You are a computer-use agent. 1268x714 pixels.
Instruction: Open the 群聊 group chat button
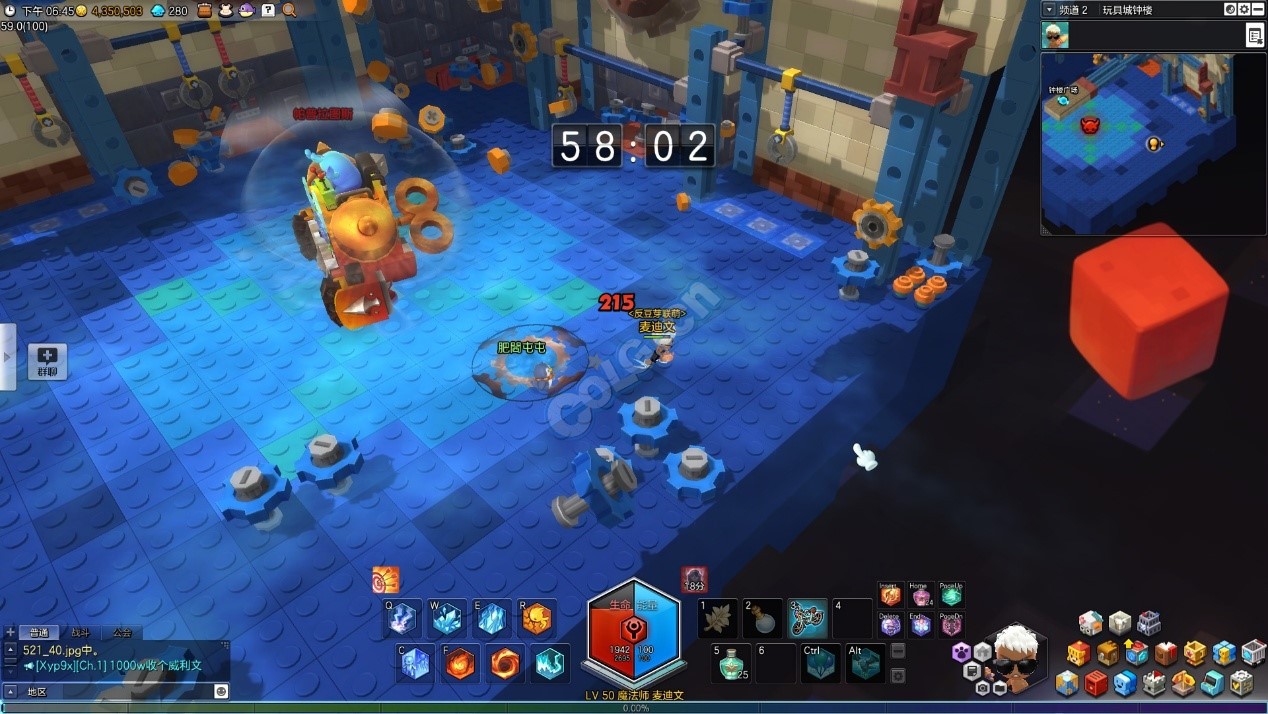(47, 361)
